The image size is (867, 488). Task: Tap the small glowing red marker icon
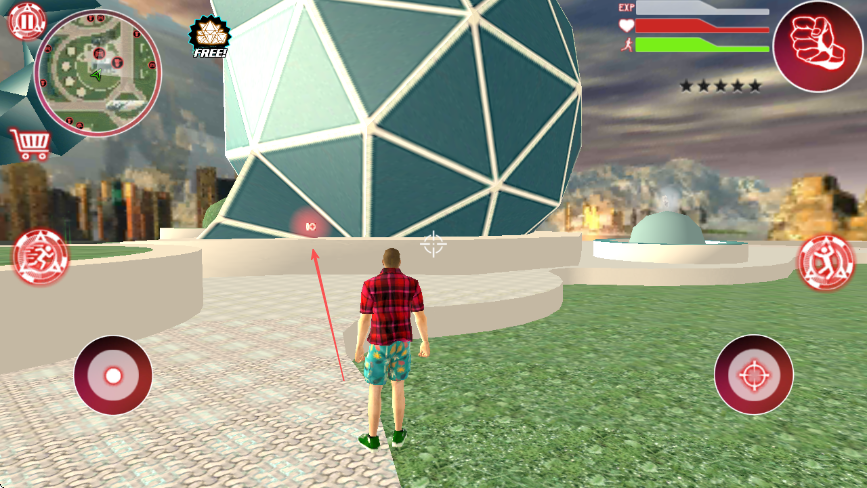pos(310,227)
